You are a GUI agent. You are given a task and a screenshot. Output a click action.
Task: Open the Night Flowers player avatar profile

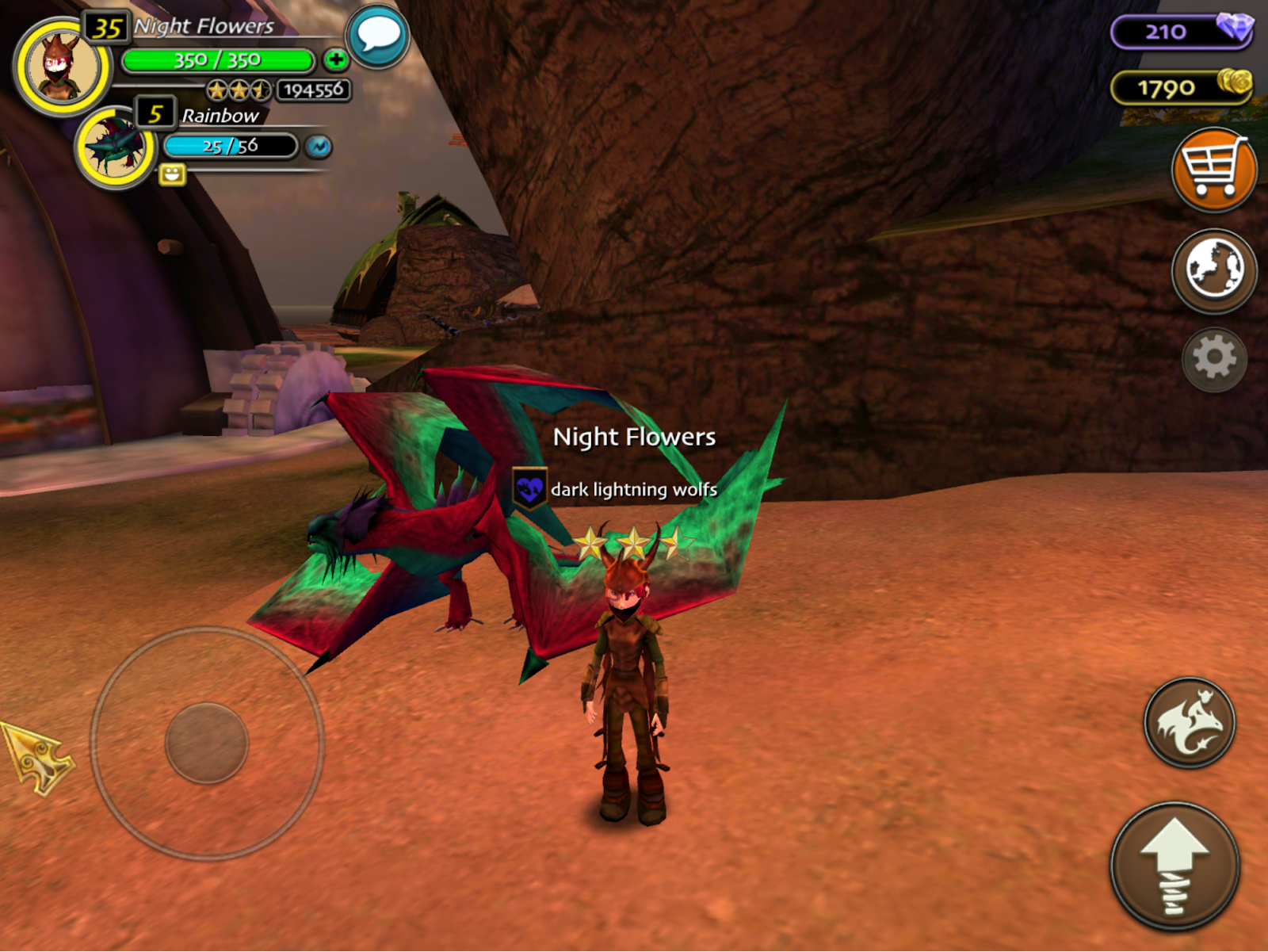tap(62, 67)
